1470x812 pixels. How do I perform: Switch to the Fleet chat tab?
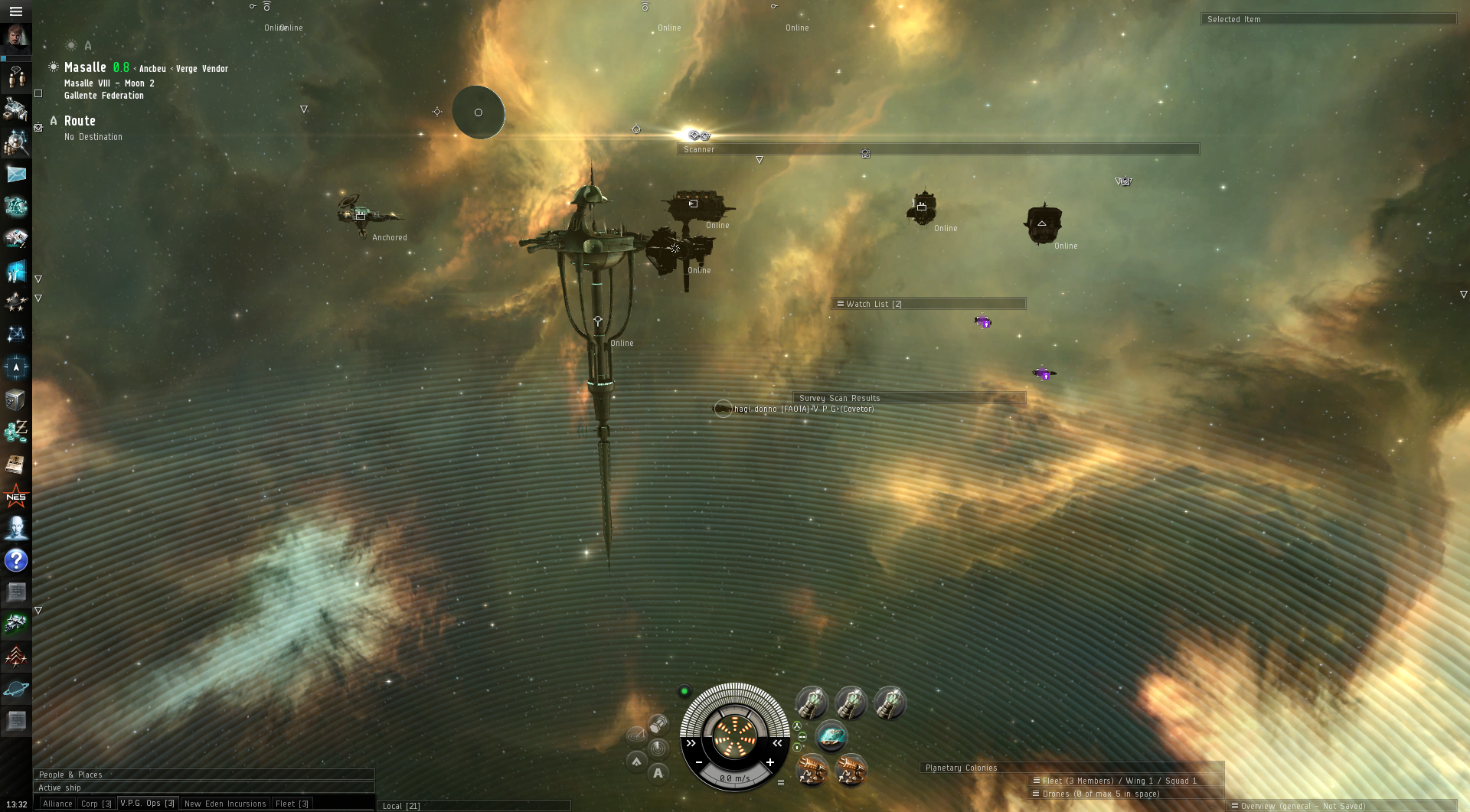pos(292,804)
